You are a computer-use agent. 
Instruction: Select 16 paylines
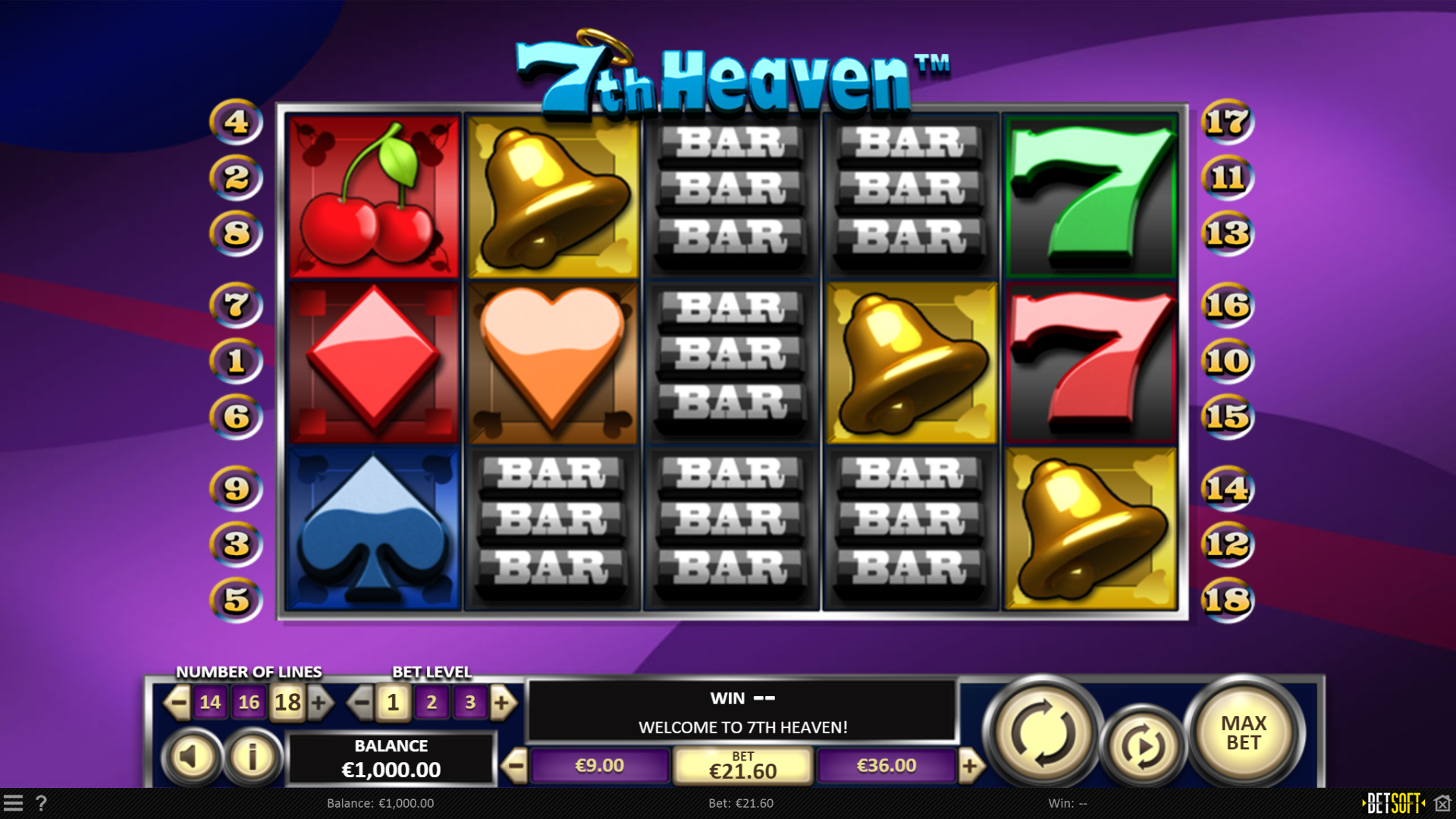coord(249,702)
